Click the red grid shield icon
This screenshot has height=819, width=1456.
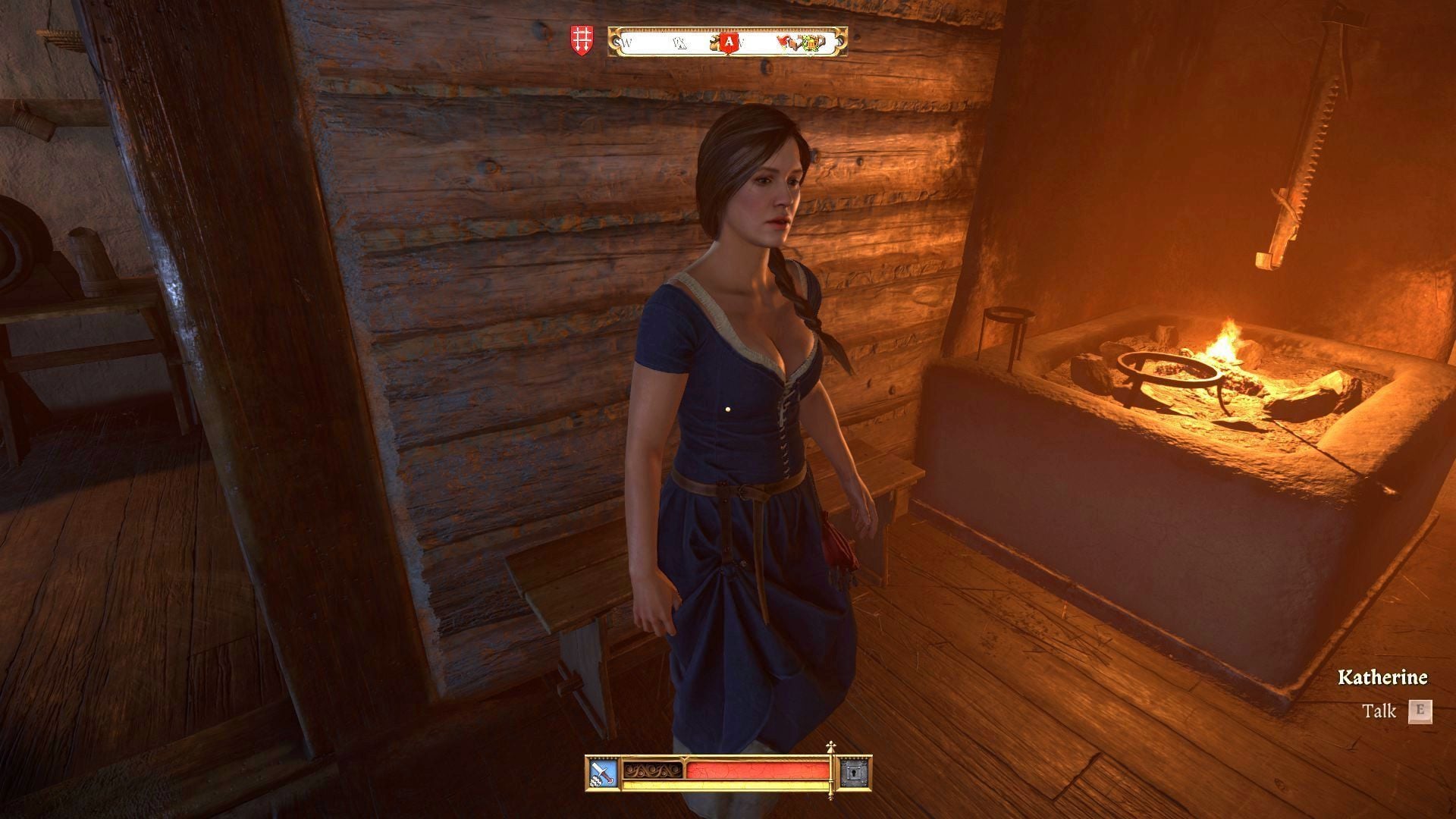580,40
